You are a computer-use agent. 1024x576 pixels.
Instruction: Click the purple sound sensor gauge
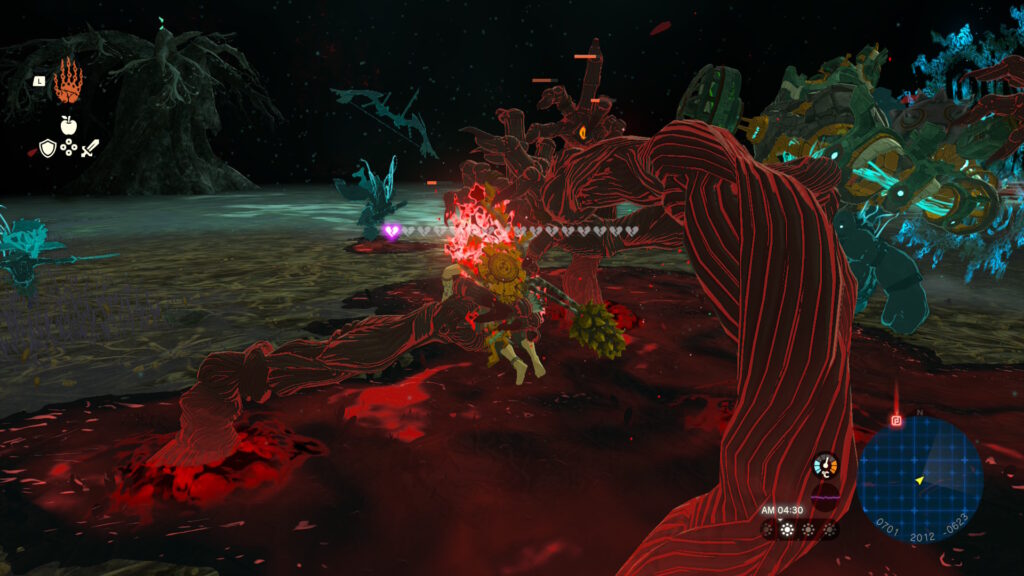coord(826,496)
